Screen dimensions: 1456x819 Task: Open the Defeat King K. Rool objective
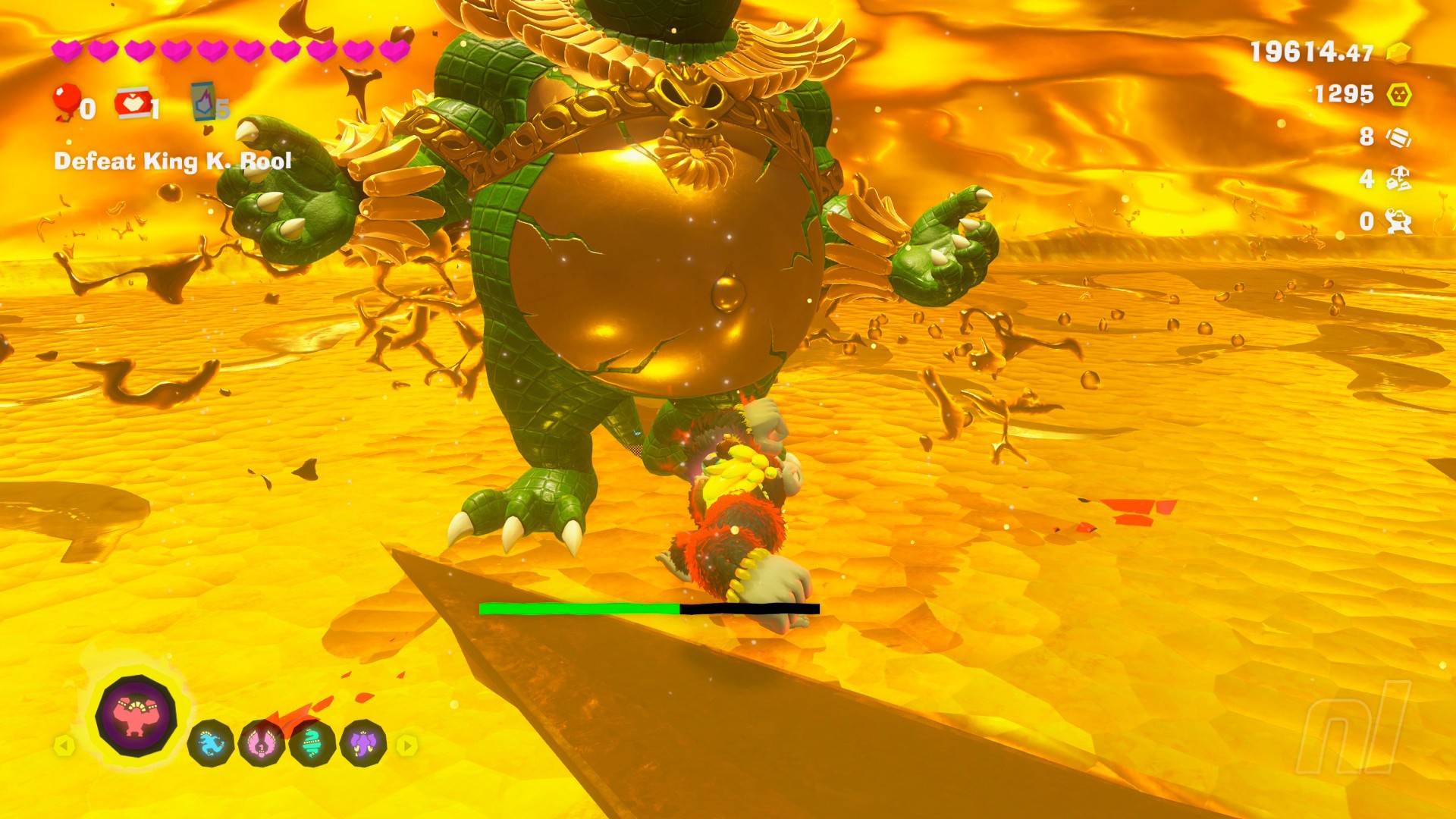pos(173,161)
